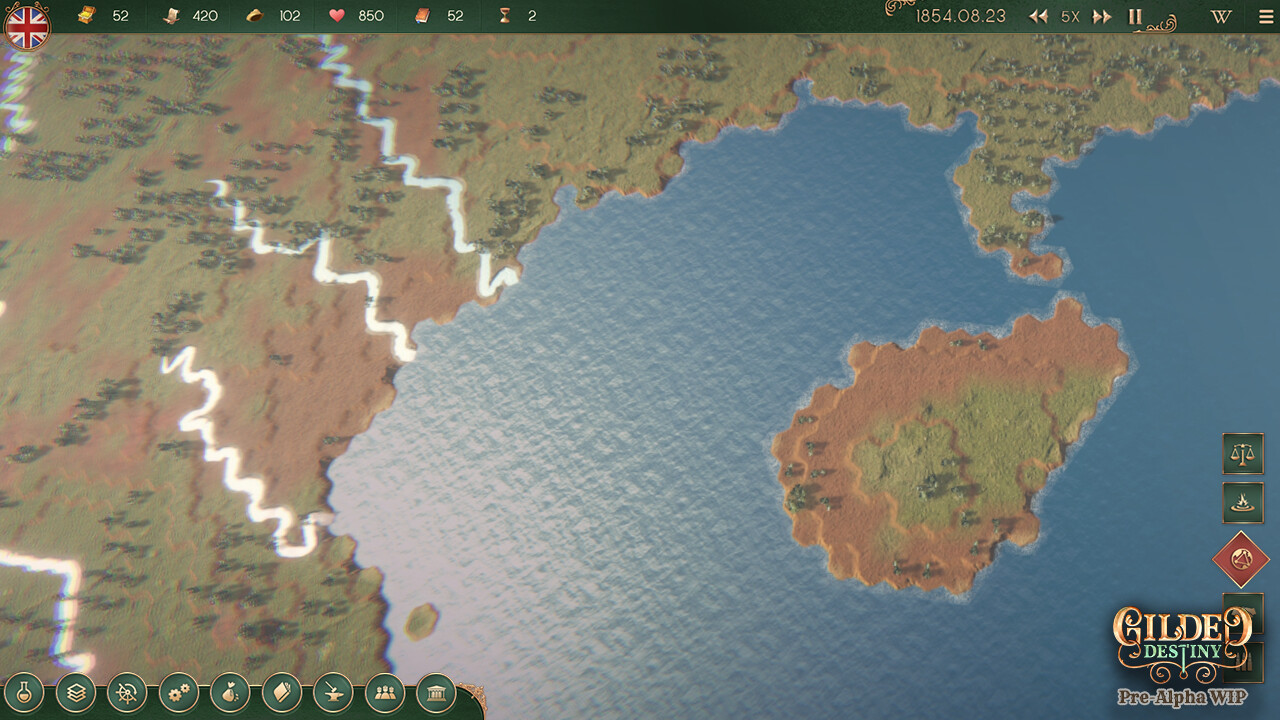Pause the game clock
Viewport: 1280px width, 720px height.
point(1135,16)
